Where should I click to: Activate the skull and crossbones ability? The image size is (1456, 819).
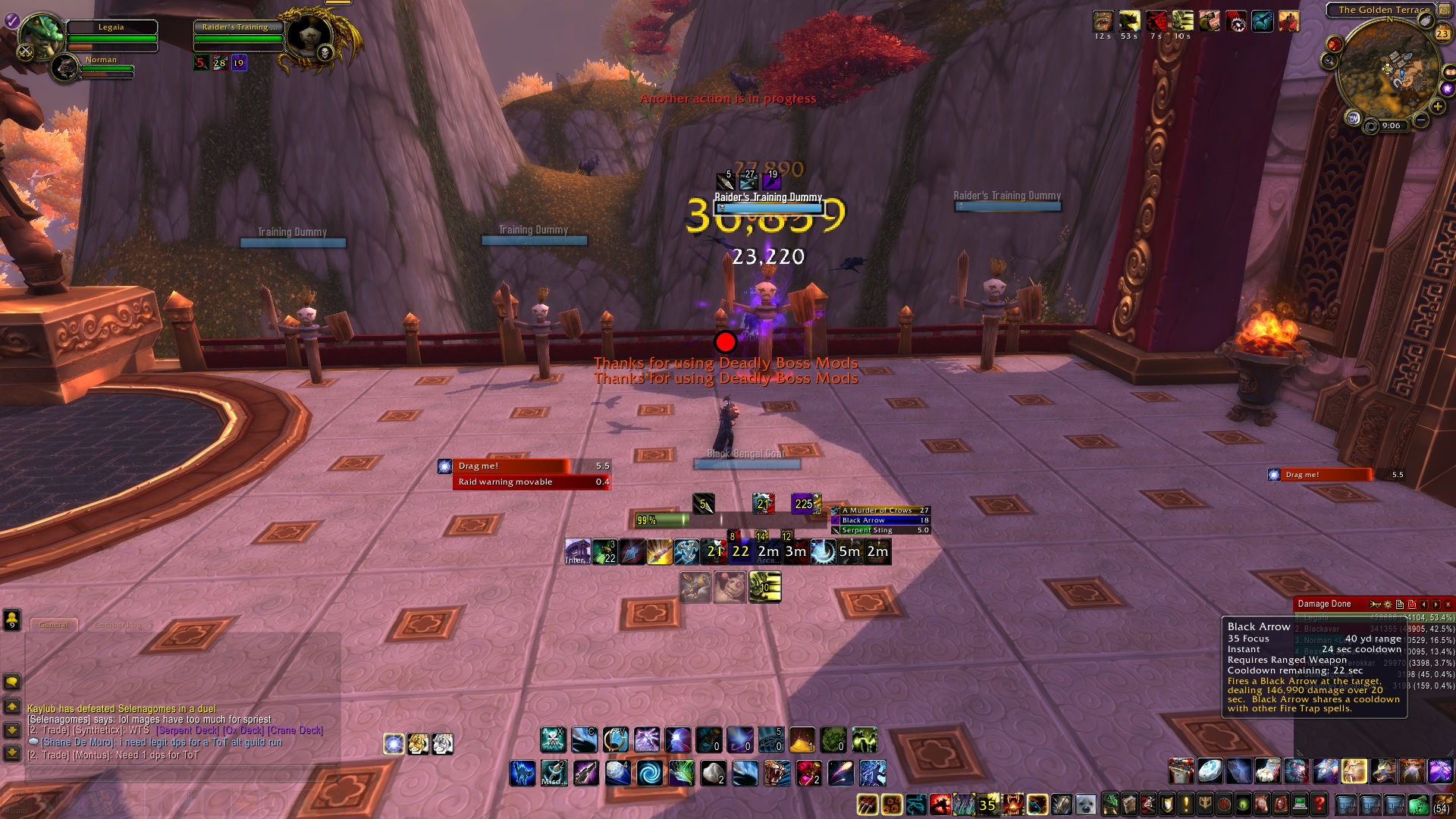[x=553, y=739]
